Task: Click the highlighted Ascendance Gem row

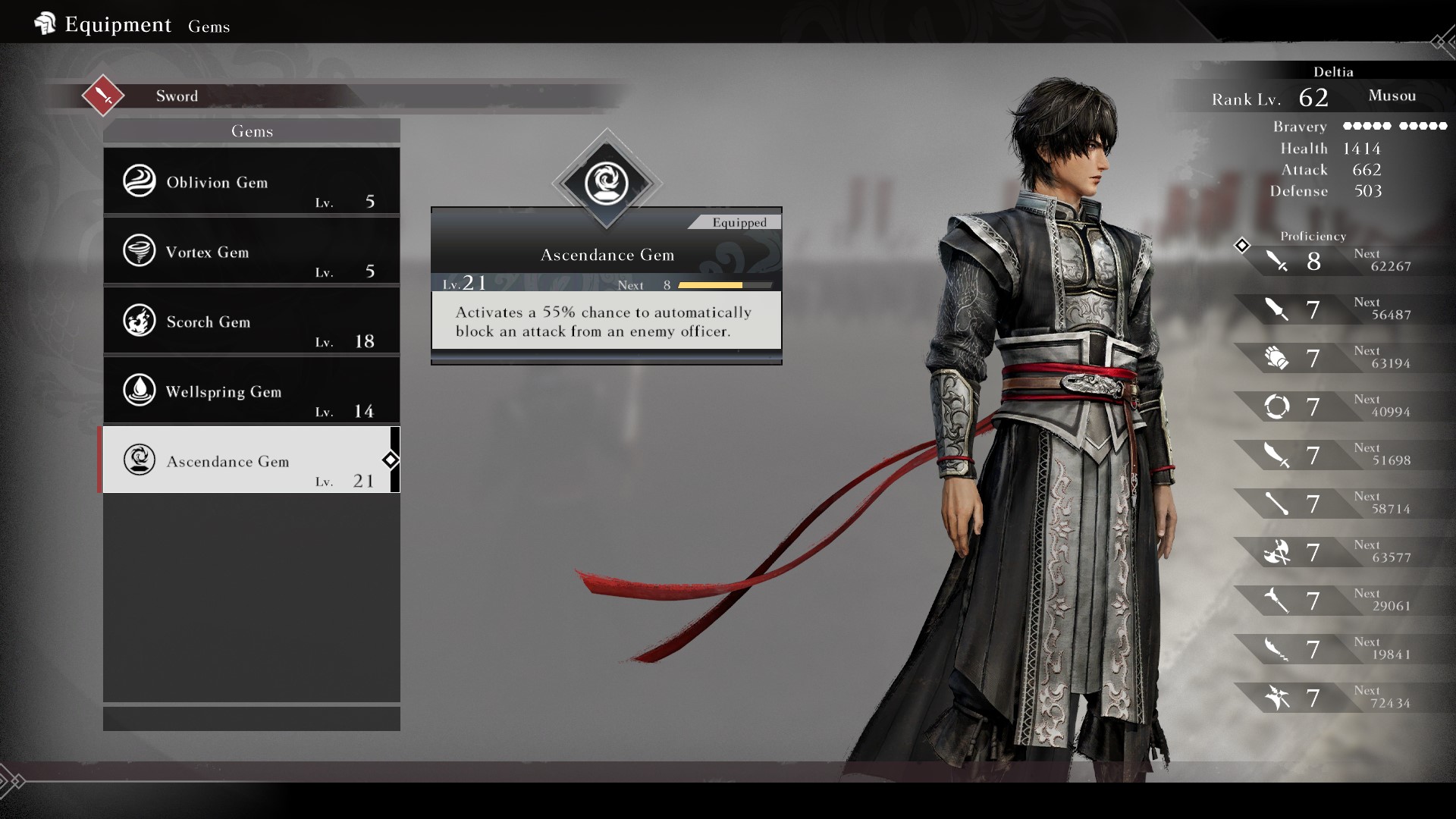Action: coord(251,460)
